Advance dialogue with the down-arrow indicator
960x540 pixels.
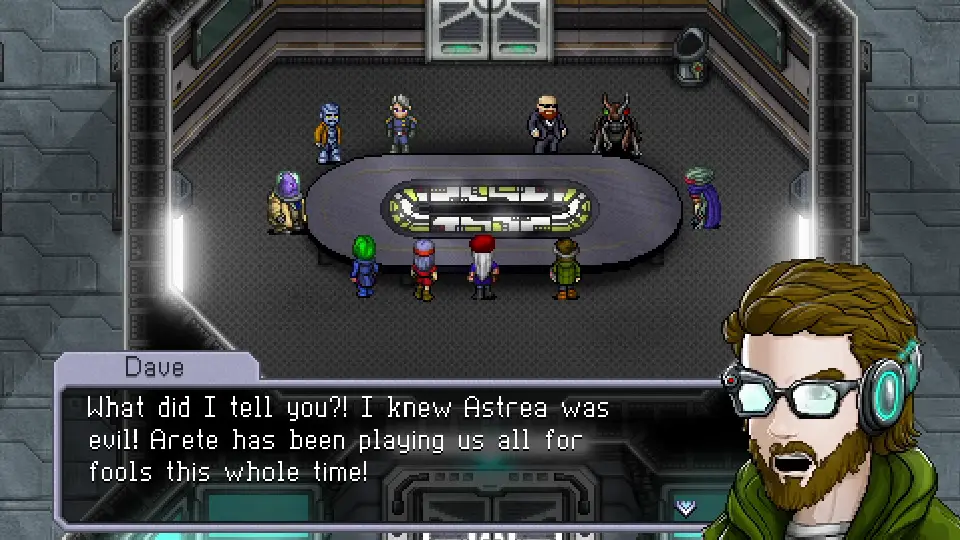click(686, 507)
